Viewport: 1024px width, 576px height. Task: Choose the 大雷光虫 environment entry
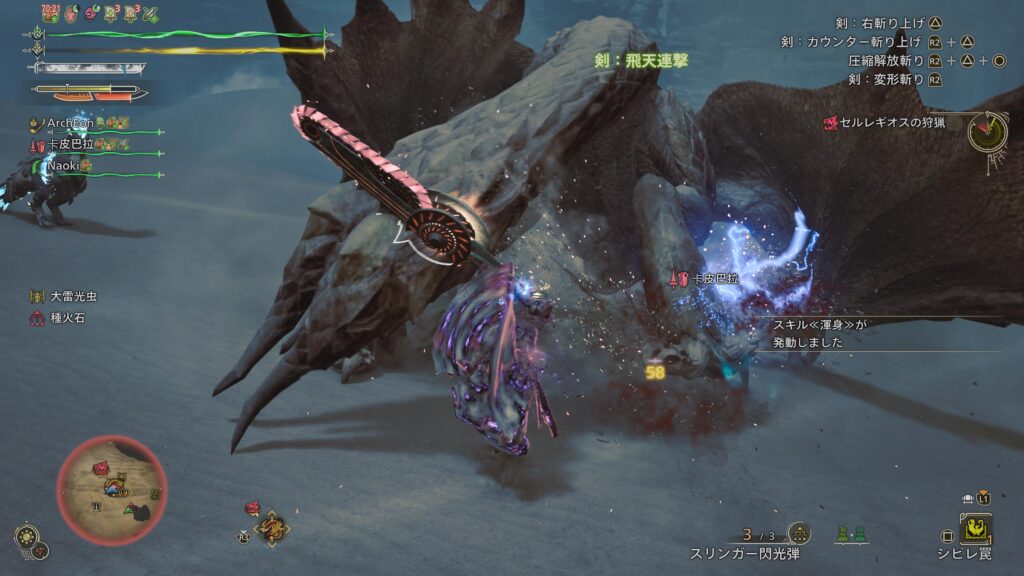(74, 297)
